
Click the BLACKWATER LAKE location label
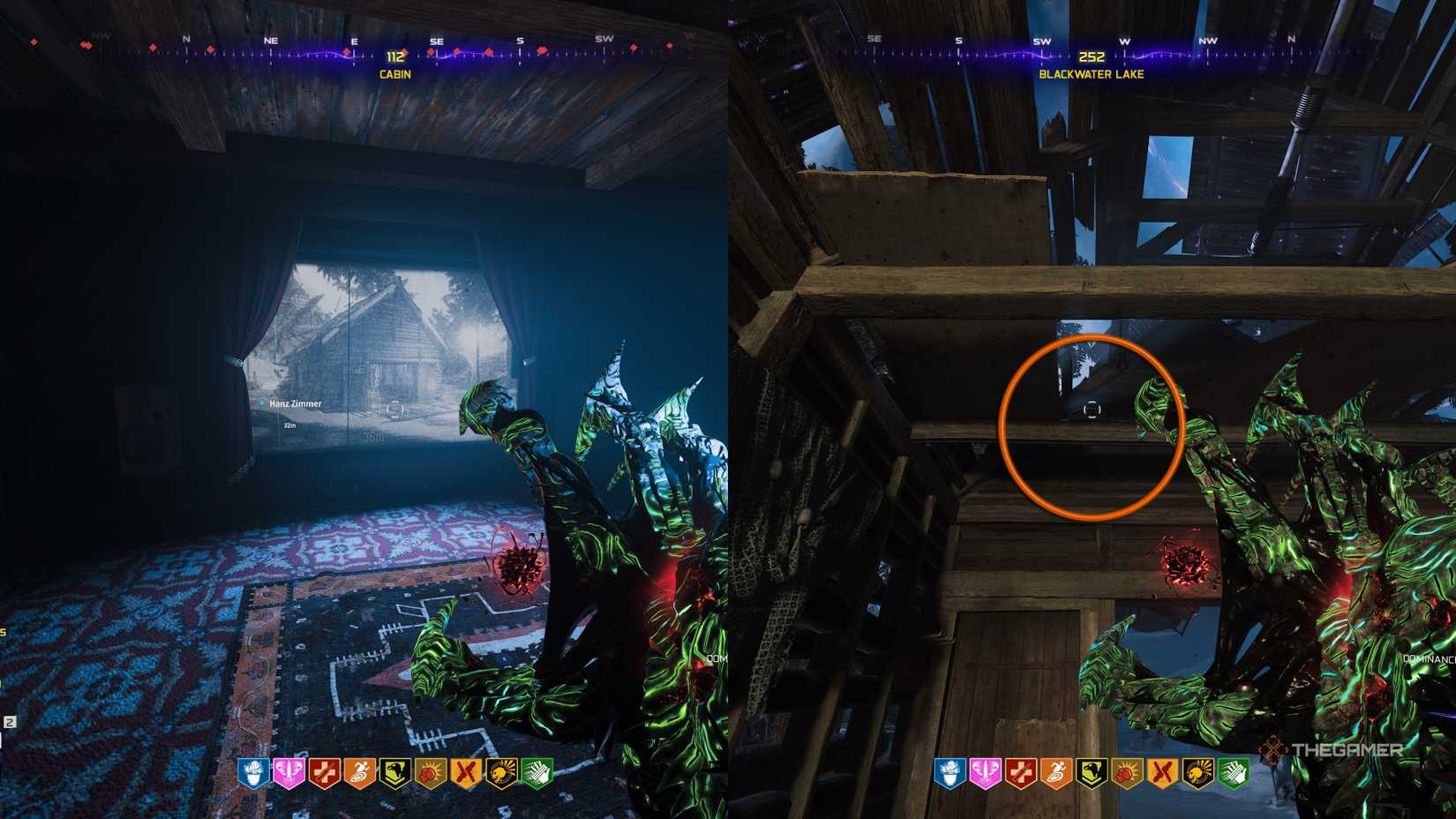[x=1092, y=76]
